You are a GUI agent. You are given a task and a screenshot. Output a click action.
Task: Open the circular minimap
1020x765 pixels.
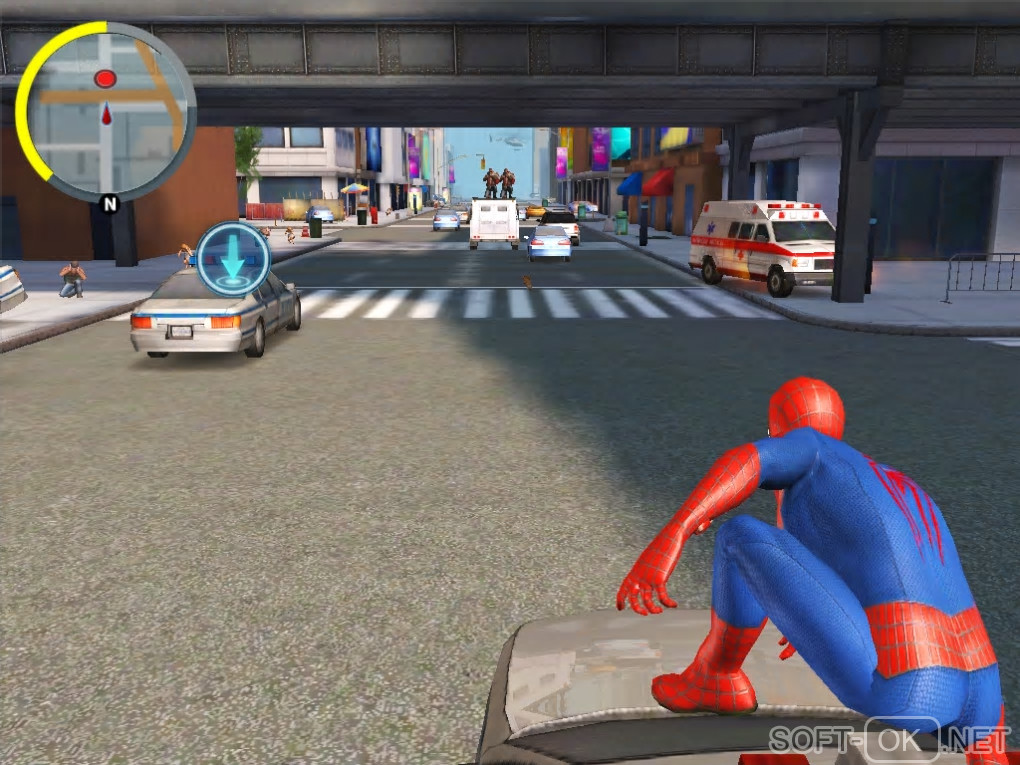point(105,112)
